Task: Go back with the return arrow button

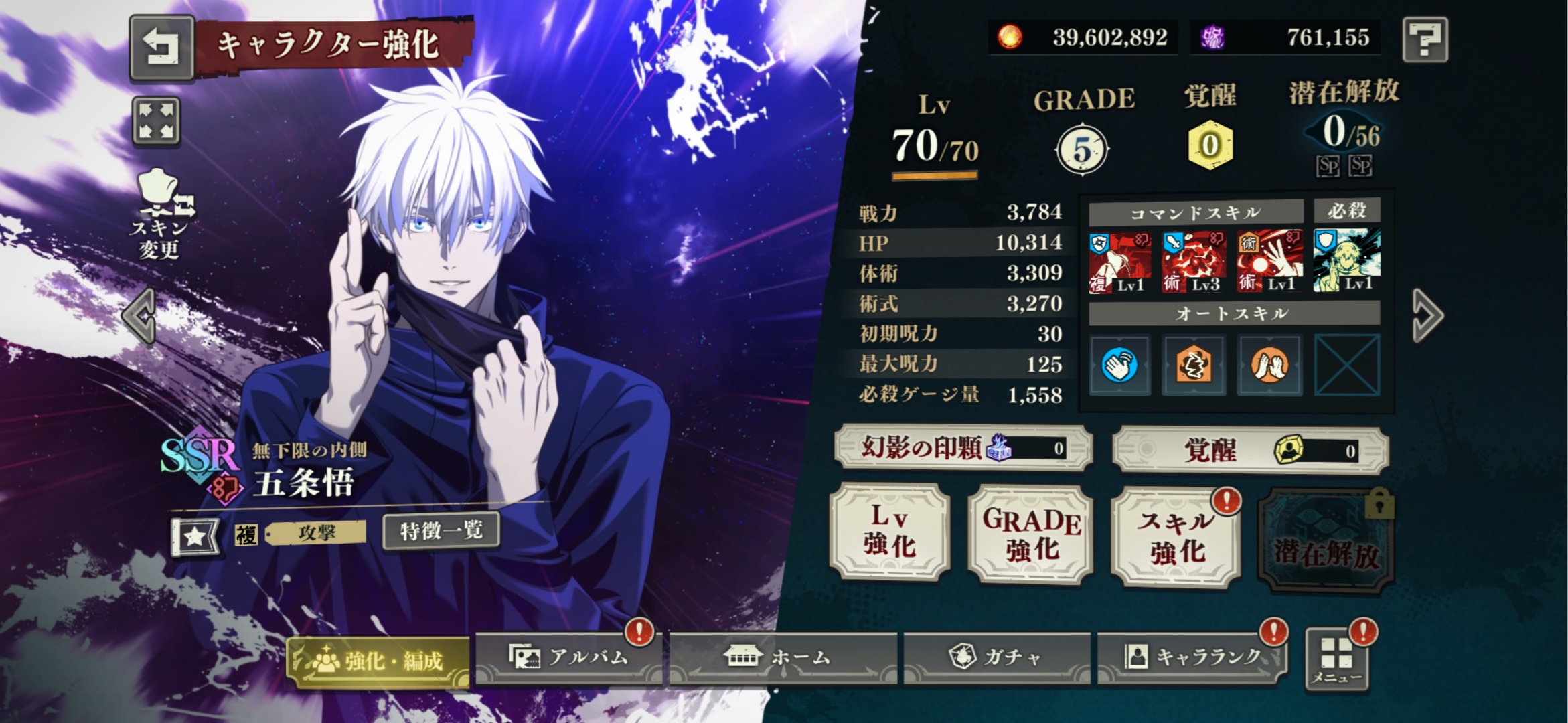Action: pos(161,47)
